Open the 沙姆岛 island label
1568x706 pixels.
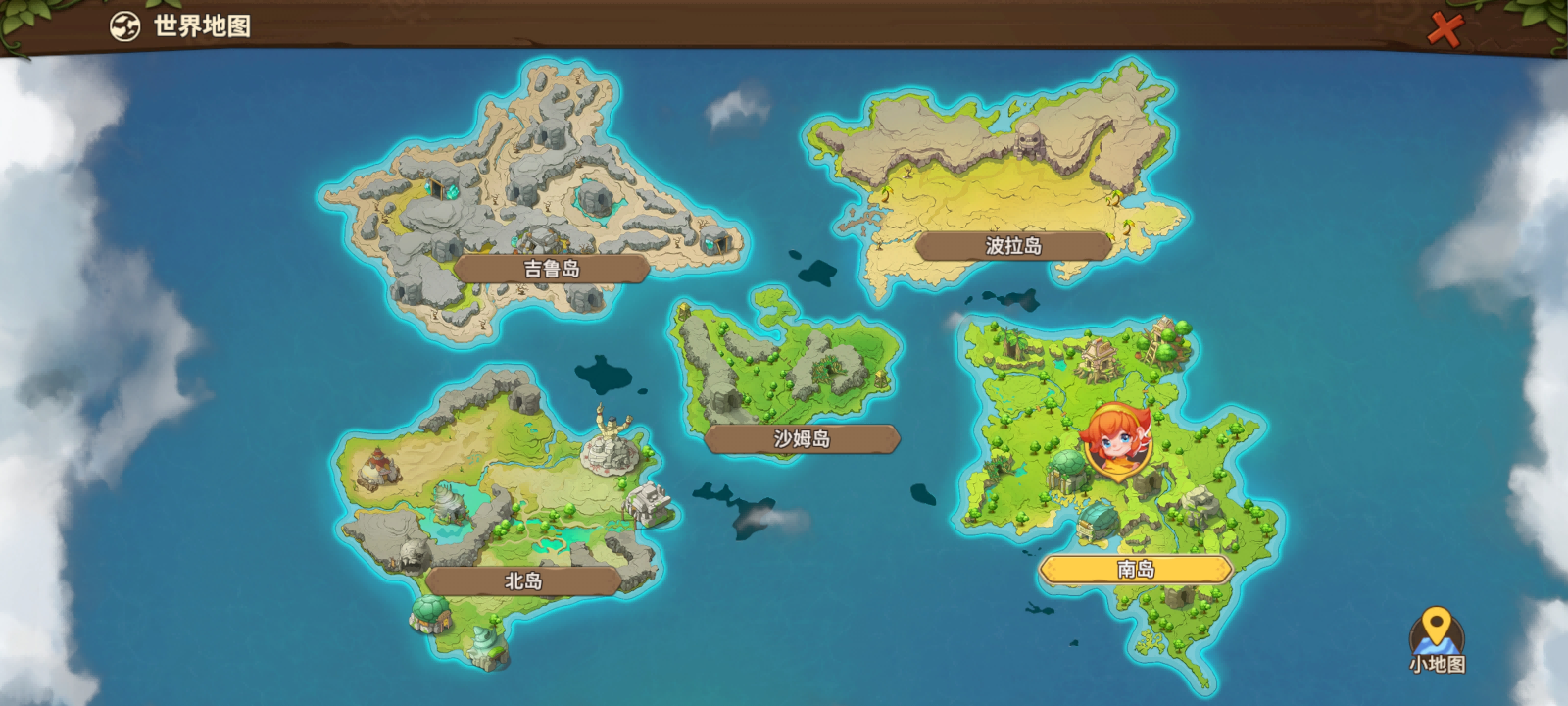click(802, 439)
